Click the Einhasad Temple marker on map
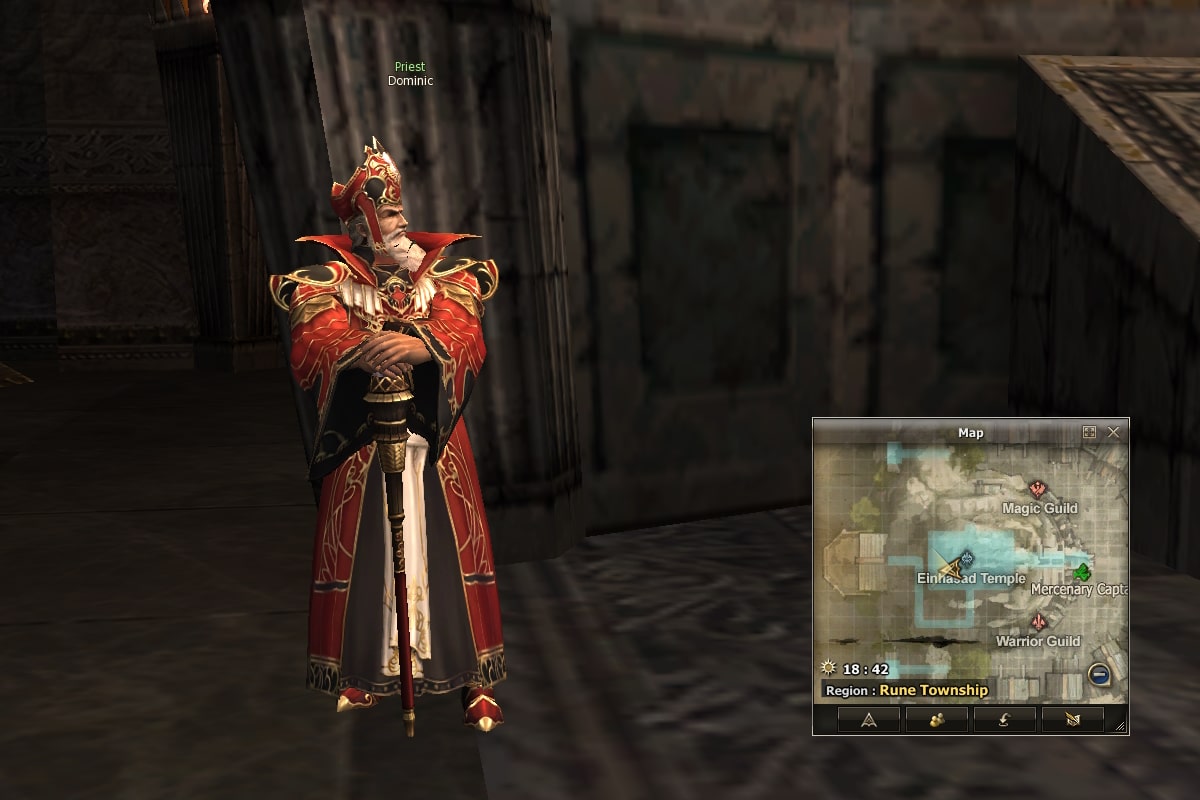Image resolution: width=1200 pixels, height=800 pixels. point(966,560)
